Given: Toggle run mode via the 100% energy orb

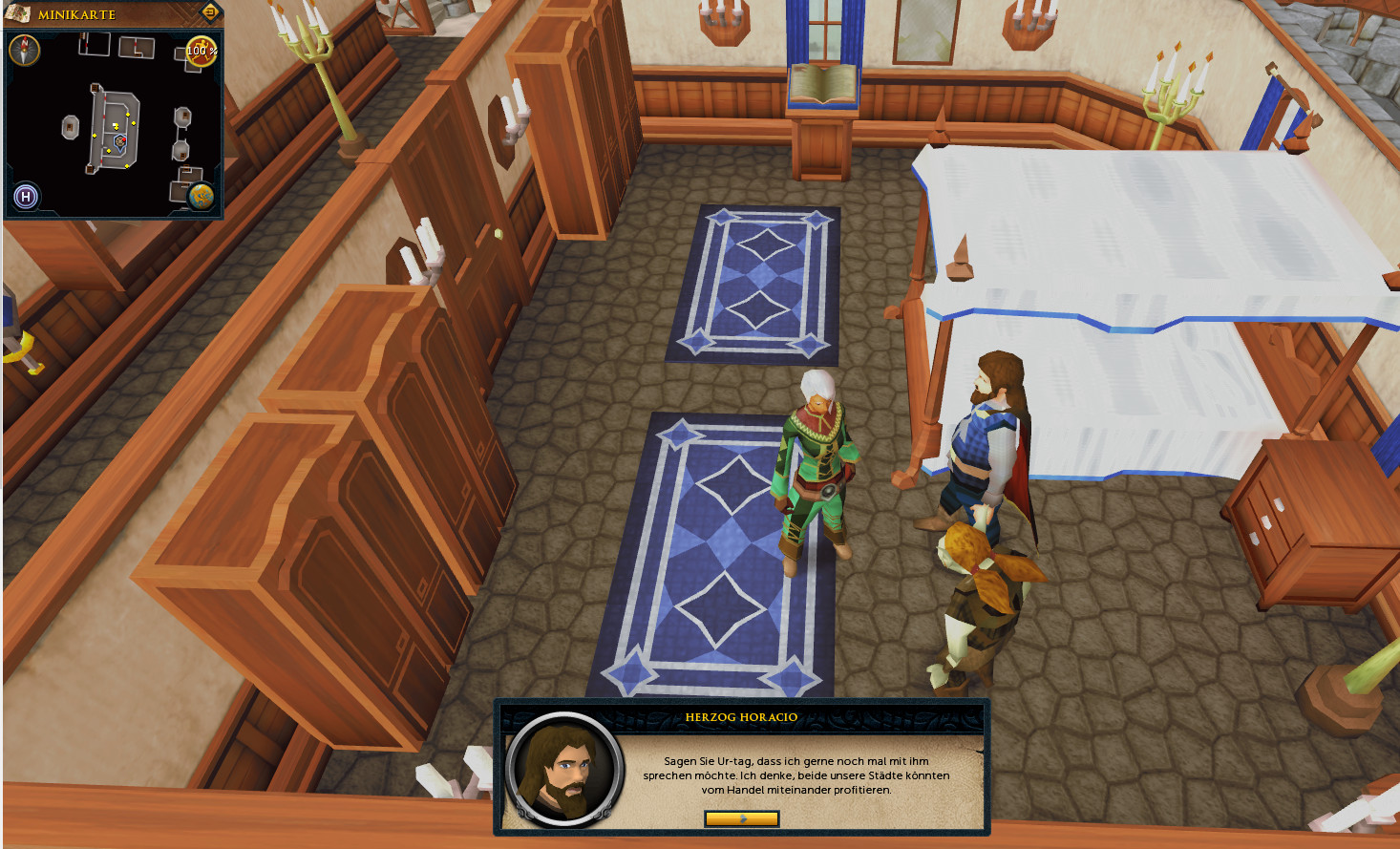Looking at the screenshot, I should 201,52.
